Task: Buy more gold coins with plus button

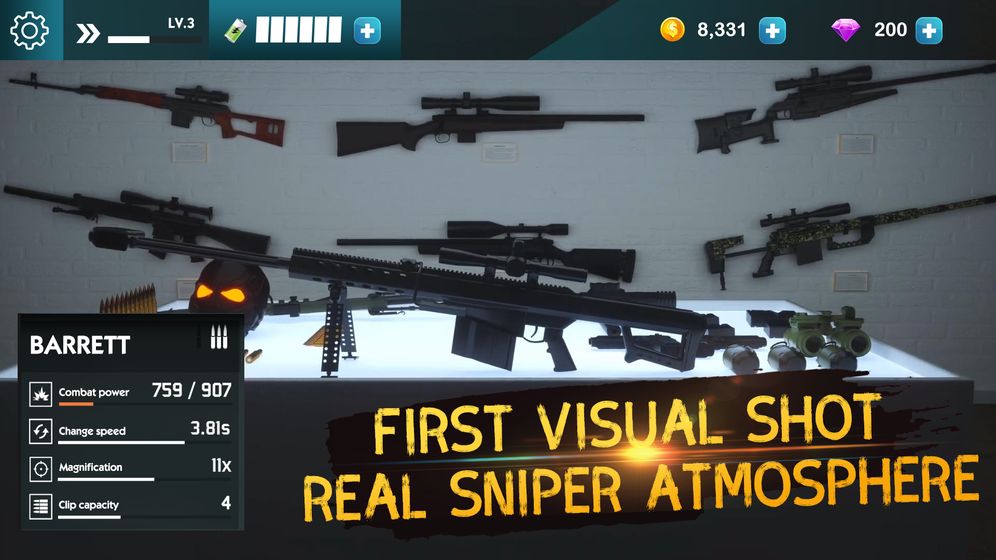Action: (772, 31)
